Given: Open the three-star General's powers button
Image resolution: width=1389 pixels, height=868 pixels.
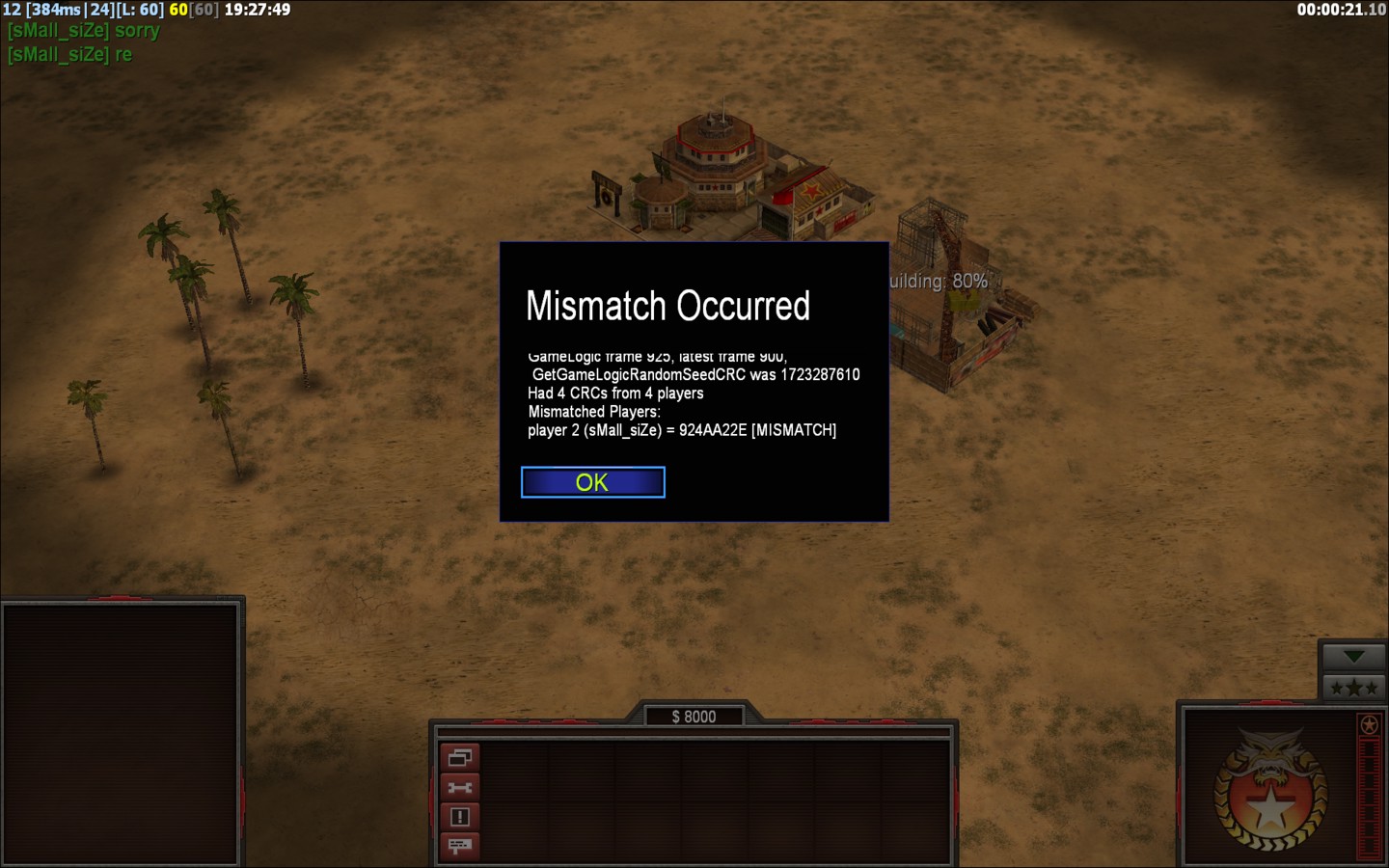Looking at the screenshot, I should pyautogui.click(x=1353, y=688).
